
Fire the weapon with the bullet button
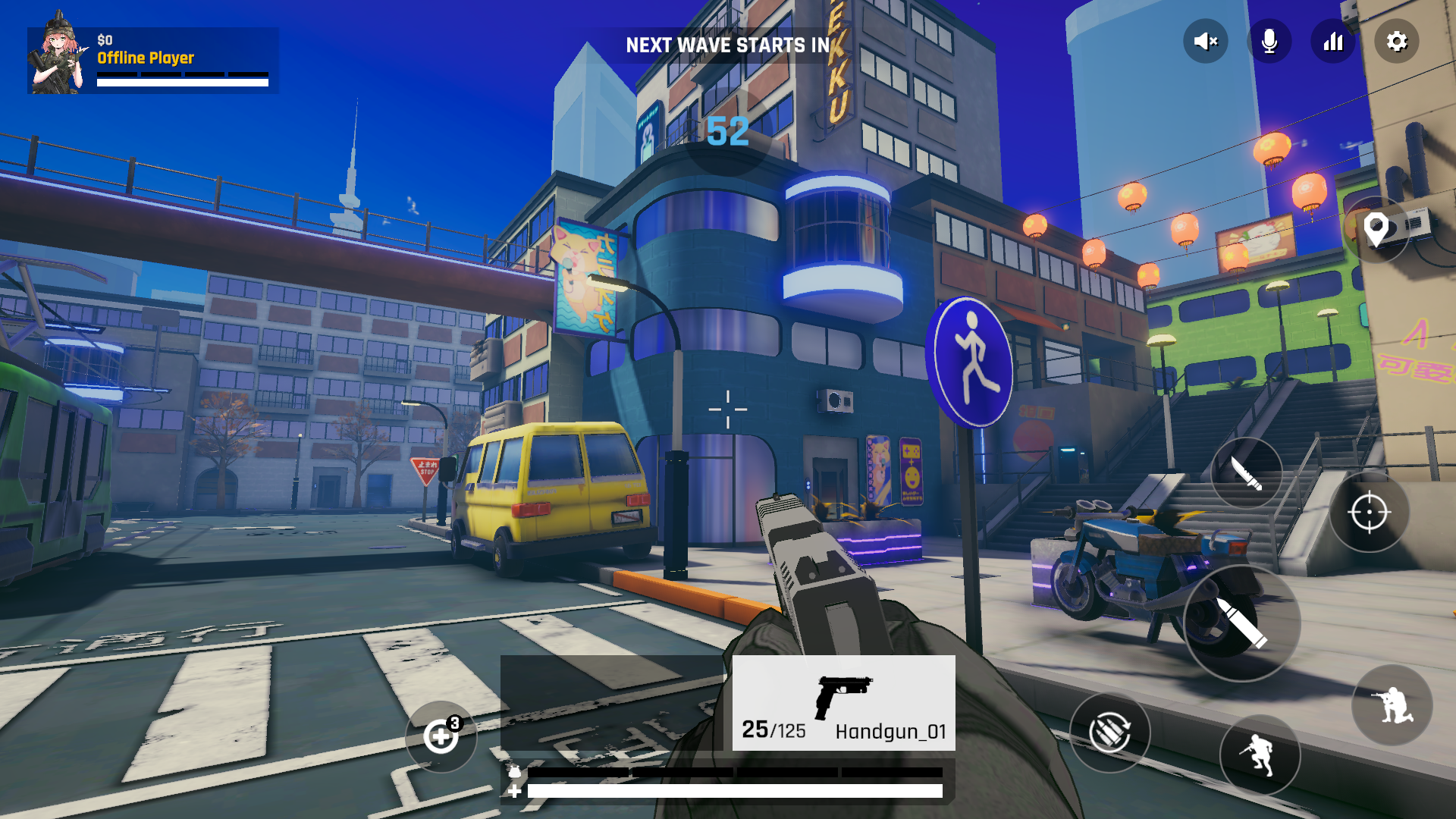[1241, 623]
